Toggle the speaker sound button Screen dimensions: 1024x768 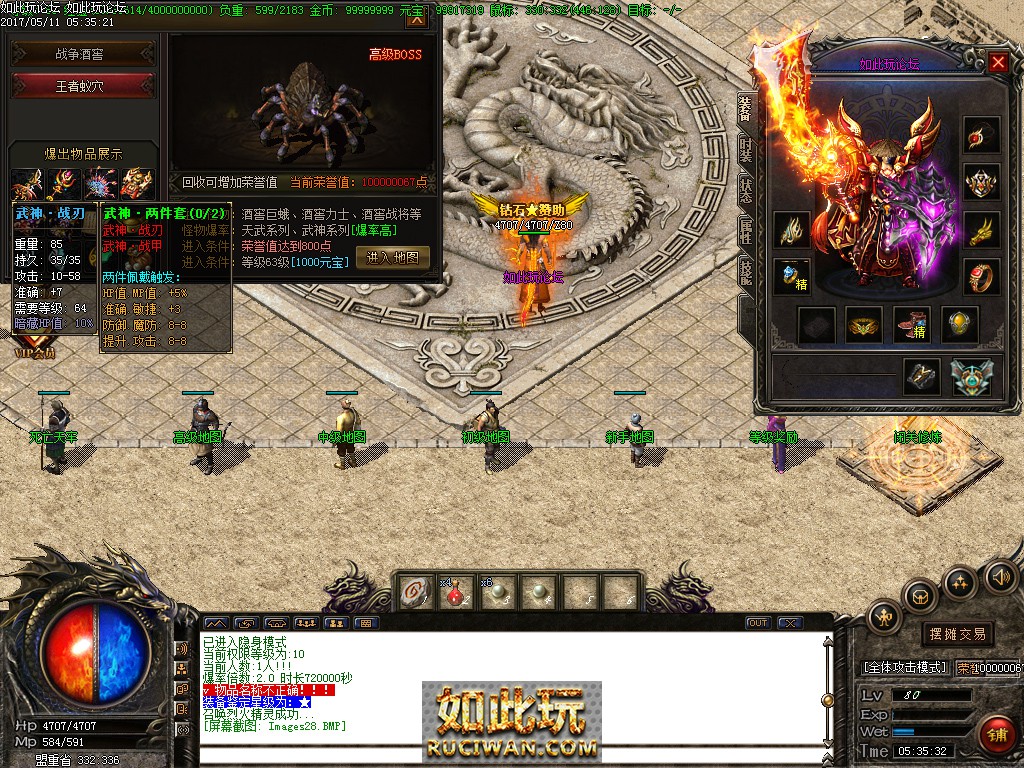click(1000, 577)
